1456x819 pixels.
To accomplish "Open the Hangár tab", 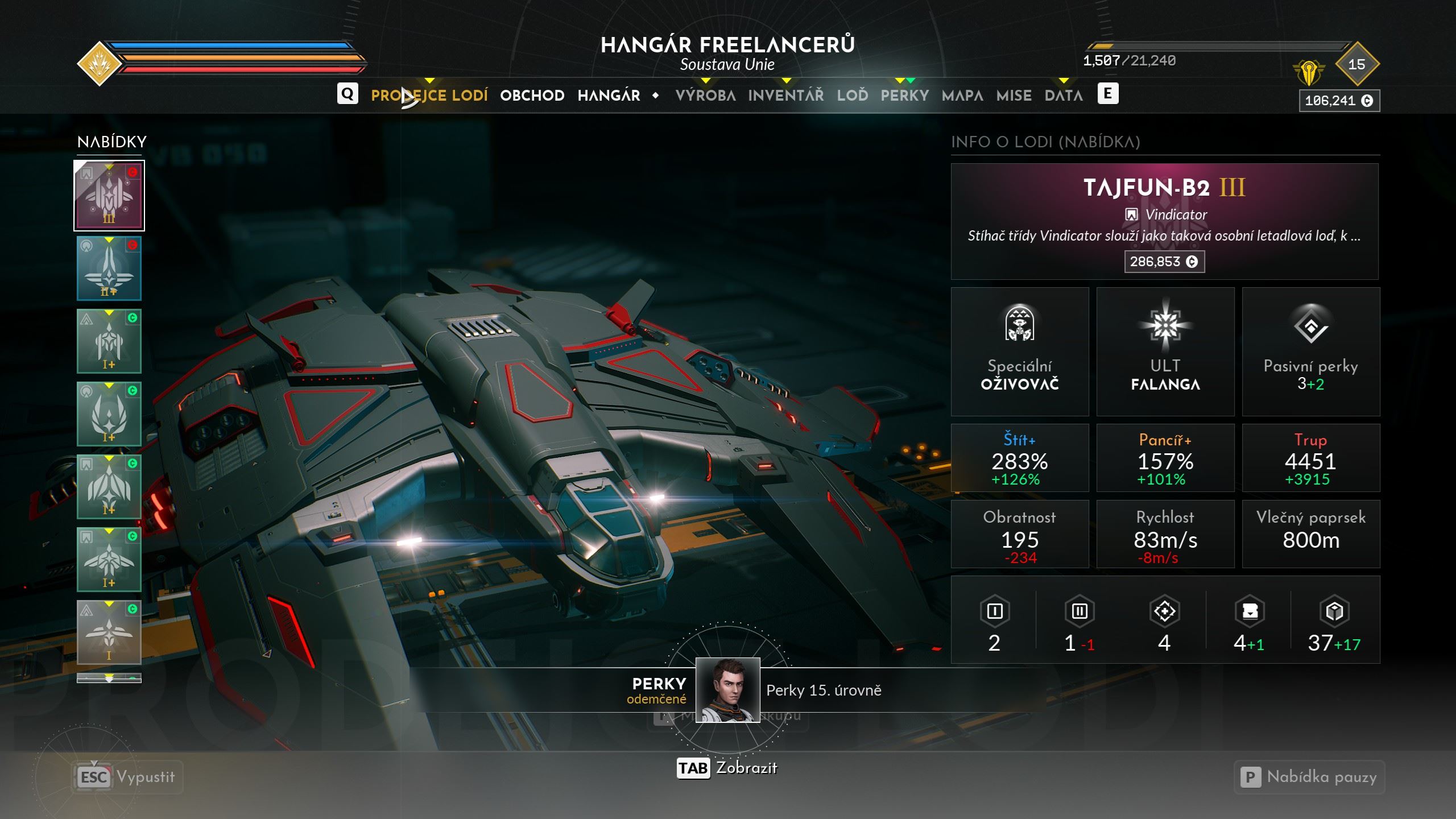I will coord(609,96).
